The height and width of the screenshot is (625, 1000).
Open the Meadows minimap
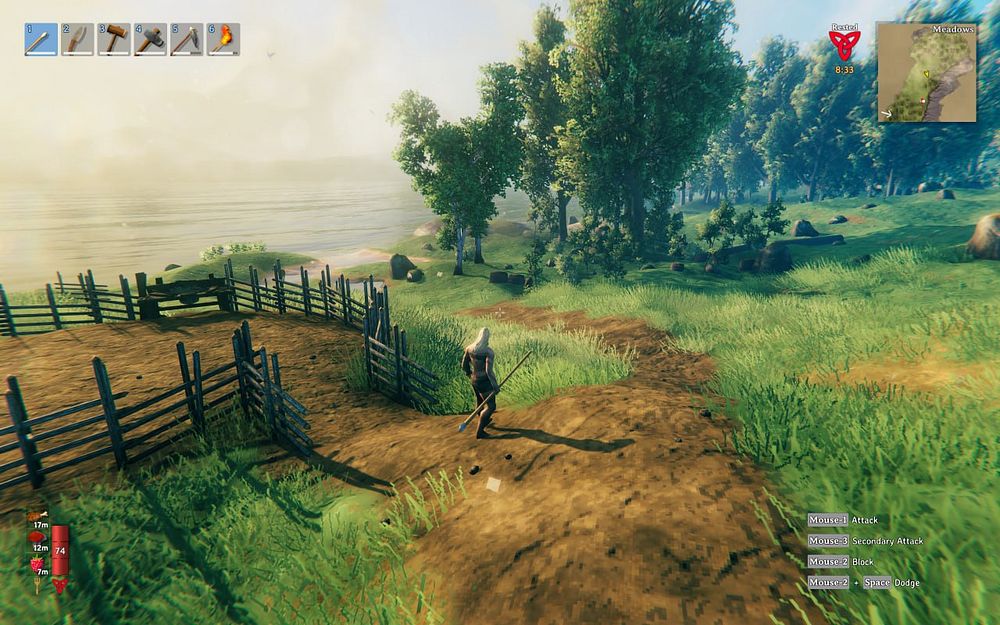(927, 73)
